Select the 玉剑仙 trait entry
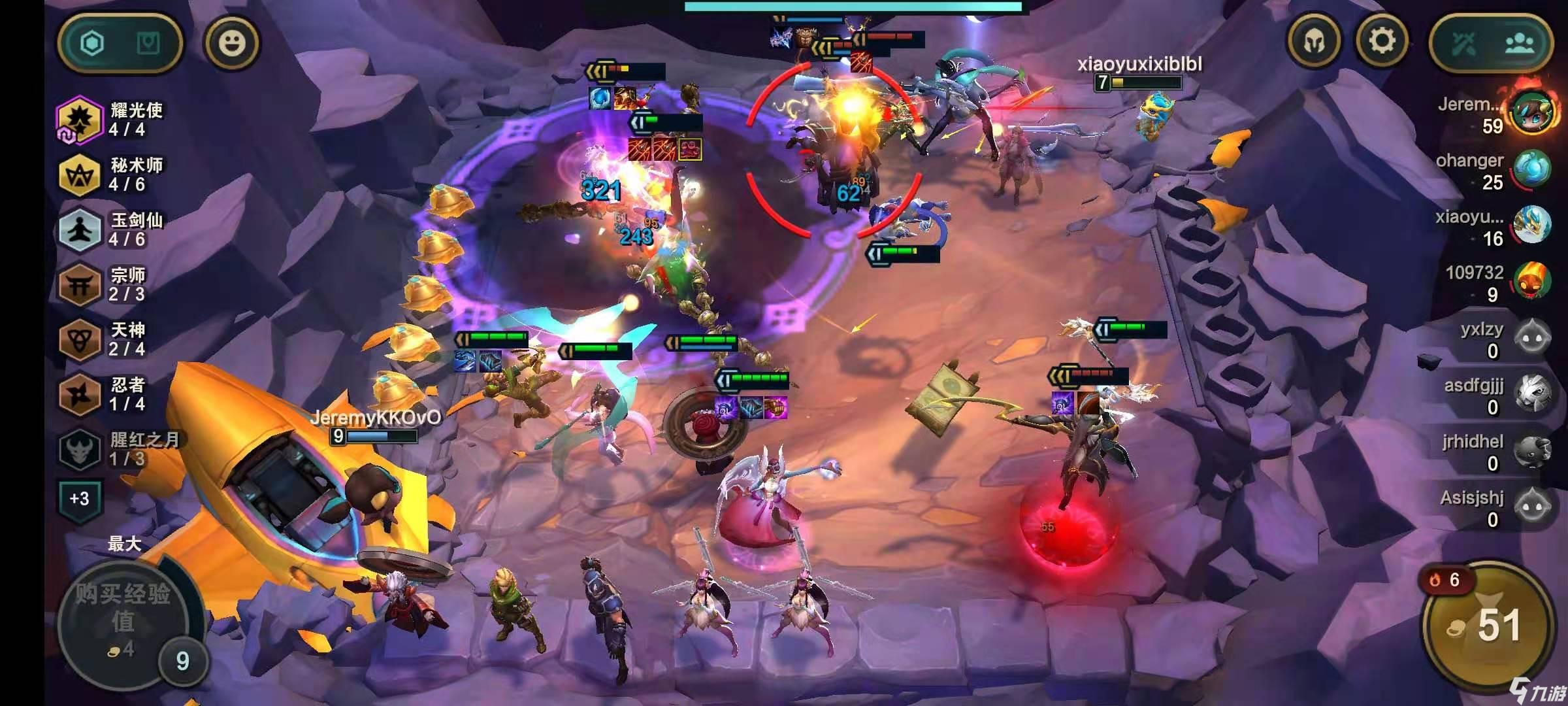1568x706 pixels. pyautogui.click(x=111, y=229)
